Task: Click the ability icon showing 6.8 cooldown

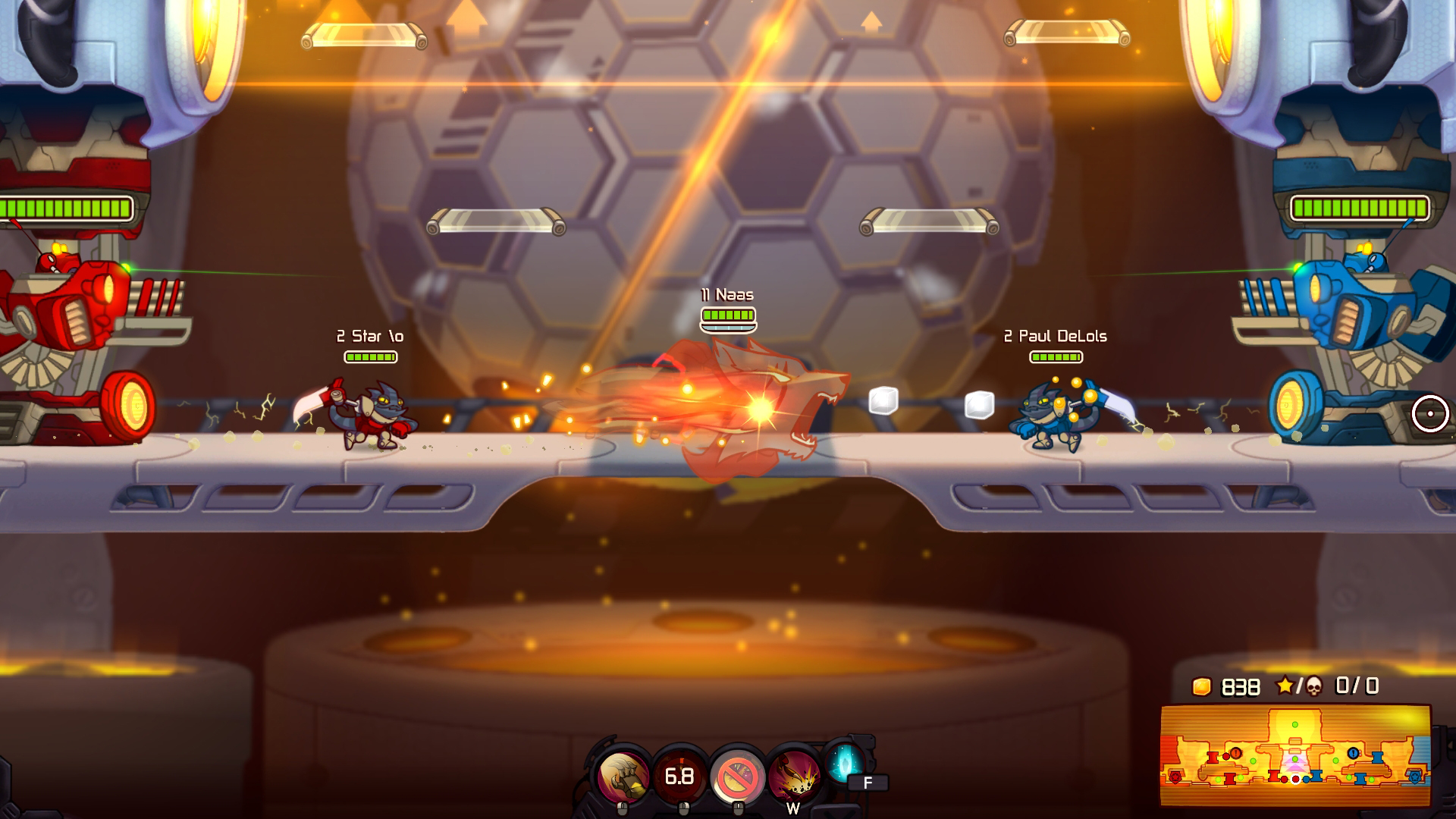Action: pos(682,776)
